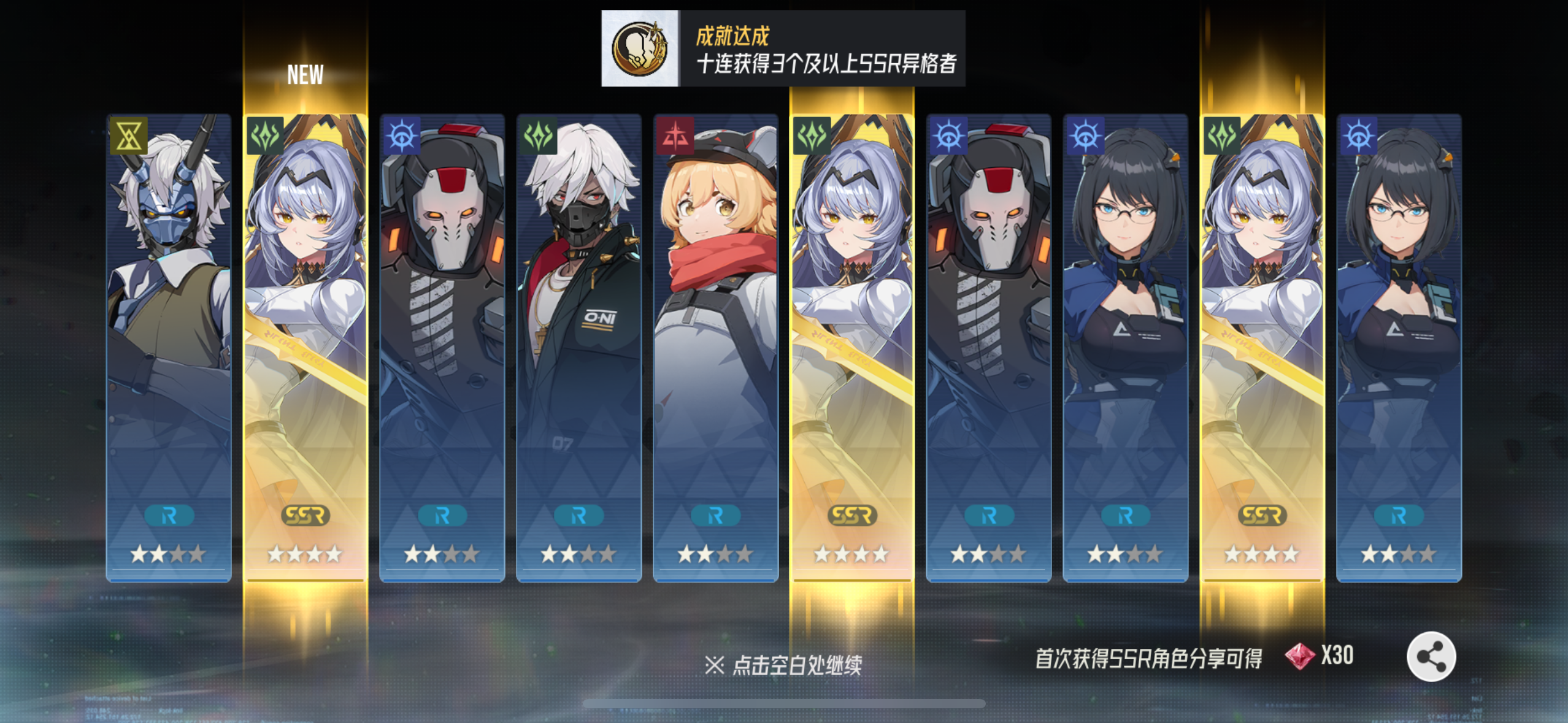The image size is (1568, 723).
Task: Expand the achievement banner 成就达成
Action: (779, 46)
